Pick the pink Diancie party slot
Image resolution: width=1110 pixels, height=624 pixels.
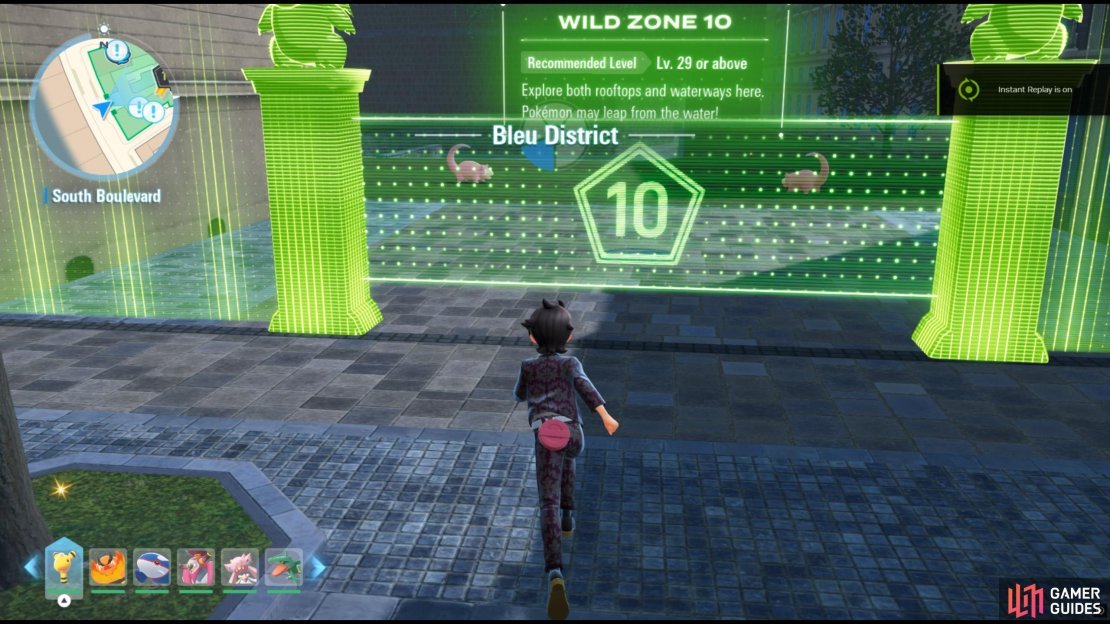[239, 568]
